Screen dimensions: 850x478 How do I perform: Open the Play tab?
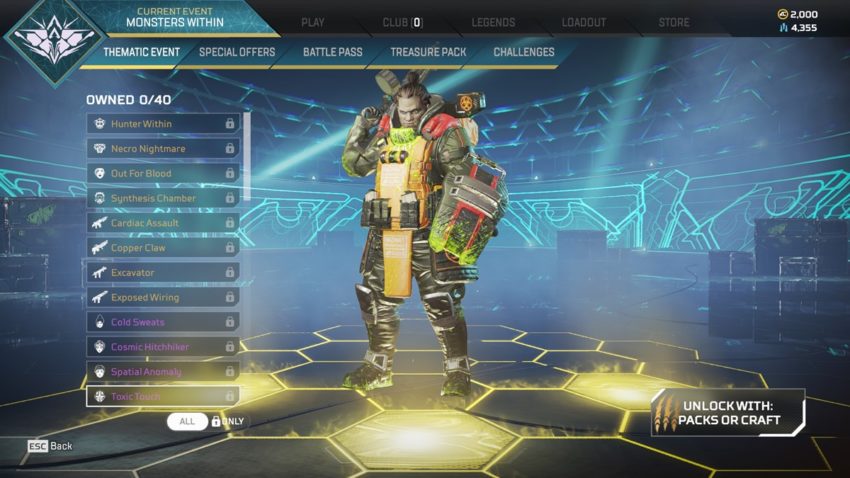[313, 22]
